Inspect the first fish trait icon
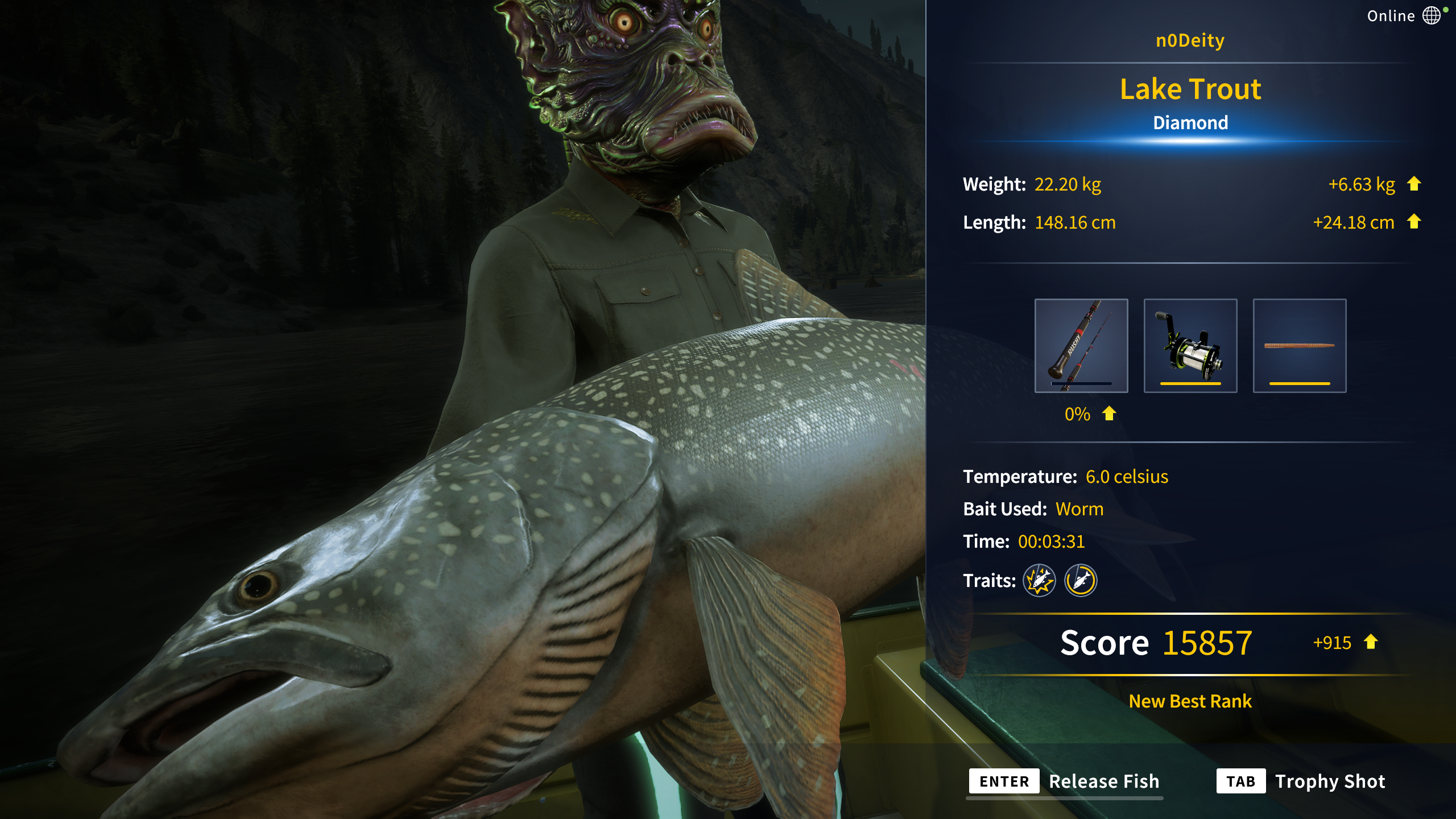Image resolution: width=1456 pixels, height=819 pixels. click(1039, 581)
